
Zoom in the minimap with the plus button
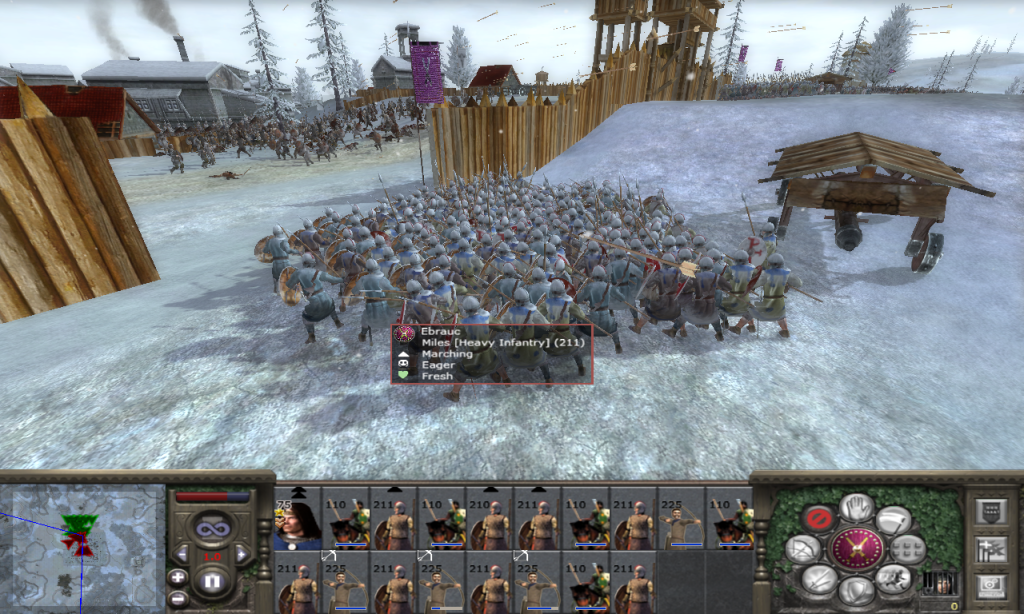178,577
